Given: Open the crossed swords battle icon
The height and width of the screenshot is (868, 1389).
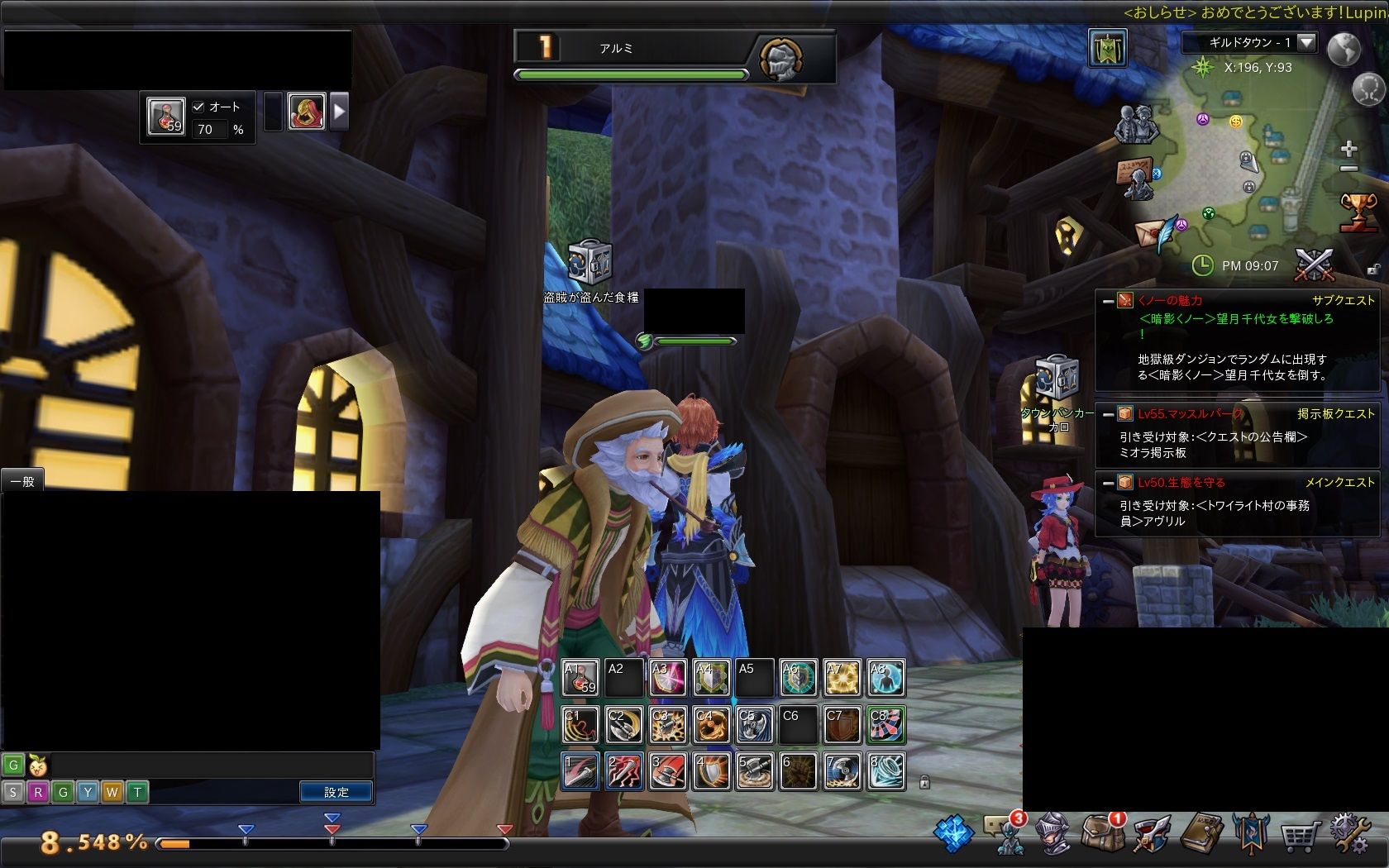Looking at the screenshot, I should pyautogui.click(x=1314, y=265).
